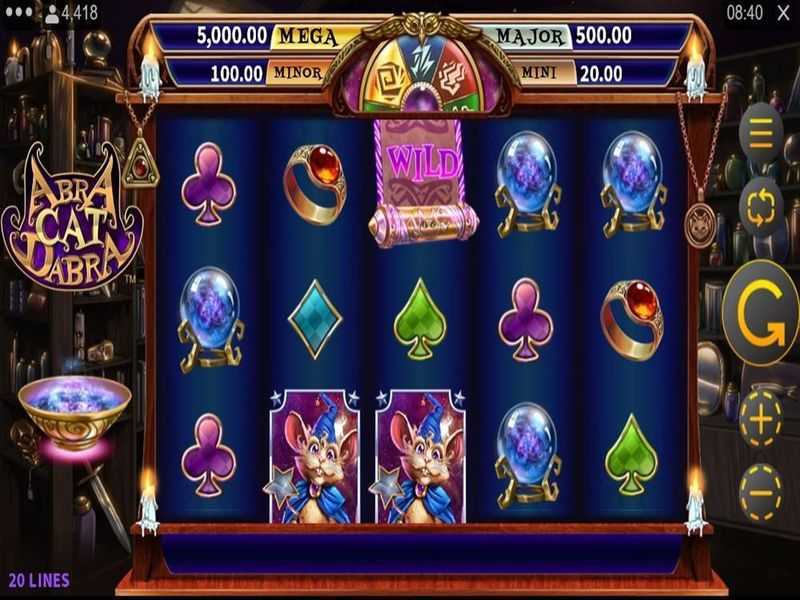Increase the bet with the plus button
Image resolution: width=800 pixels, height=600 pixels.
click(x=761, y=421)
